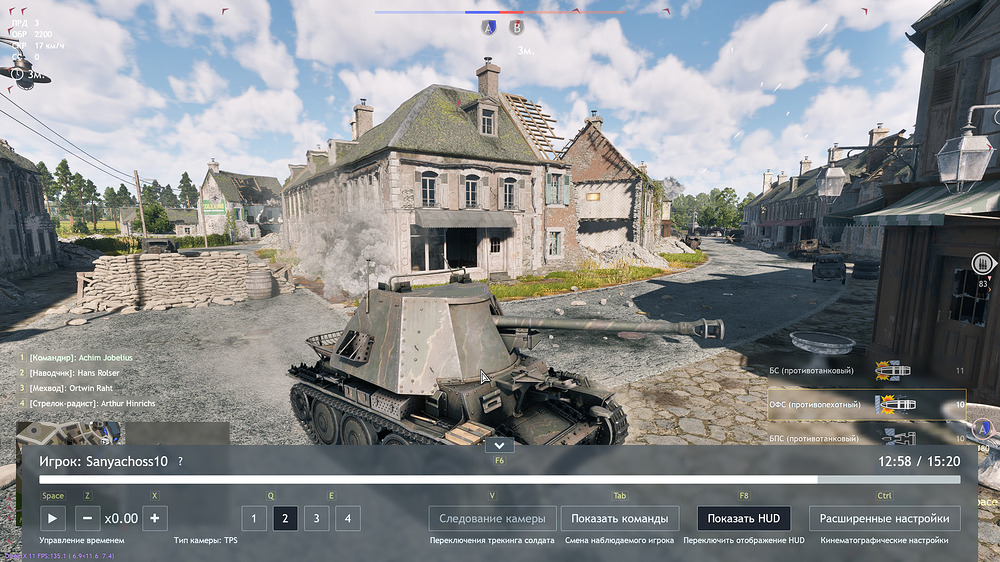This screenshot has width=1000, height=562.
Task: Click the replay play button
Action: point(53,518)
